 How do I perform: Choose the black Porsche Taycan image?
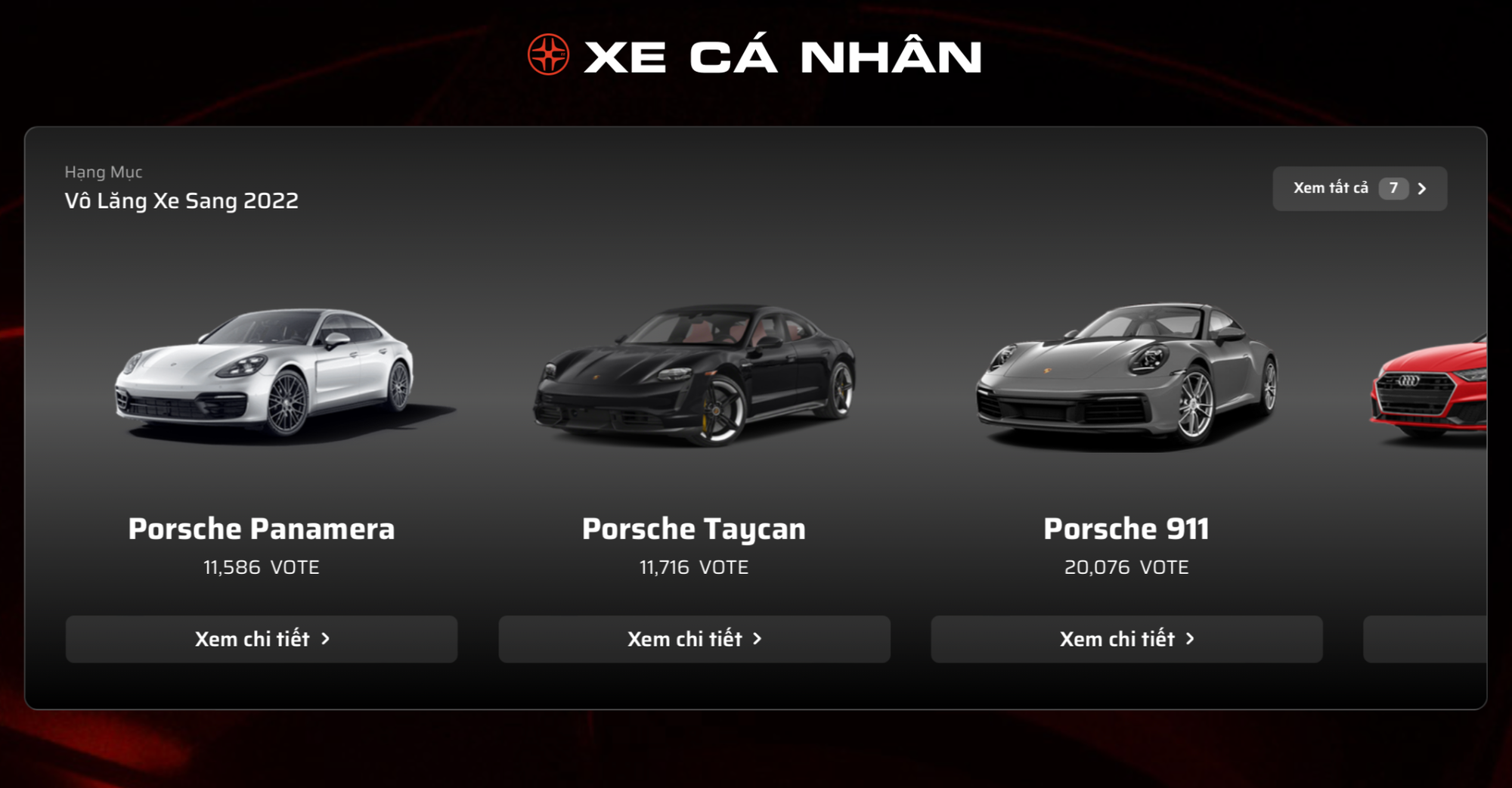pos(694,374)
